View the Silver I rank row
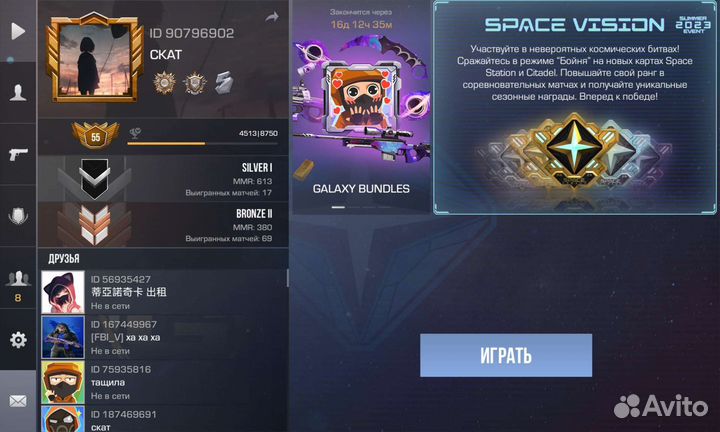Image resolution: width=720 pixels, height=432 pixels. (x=162, y=179)
